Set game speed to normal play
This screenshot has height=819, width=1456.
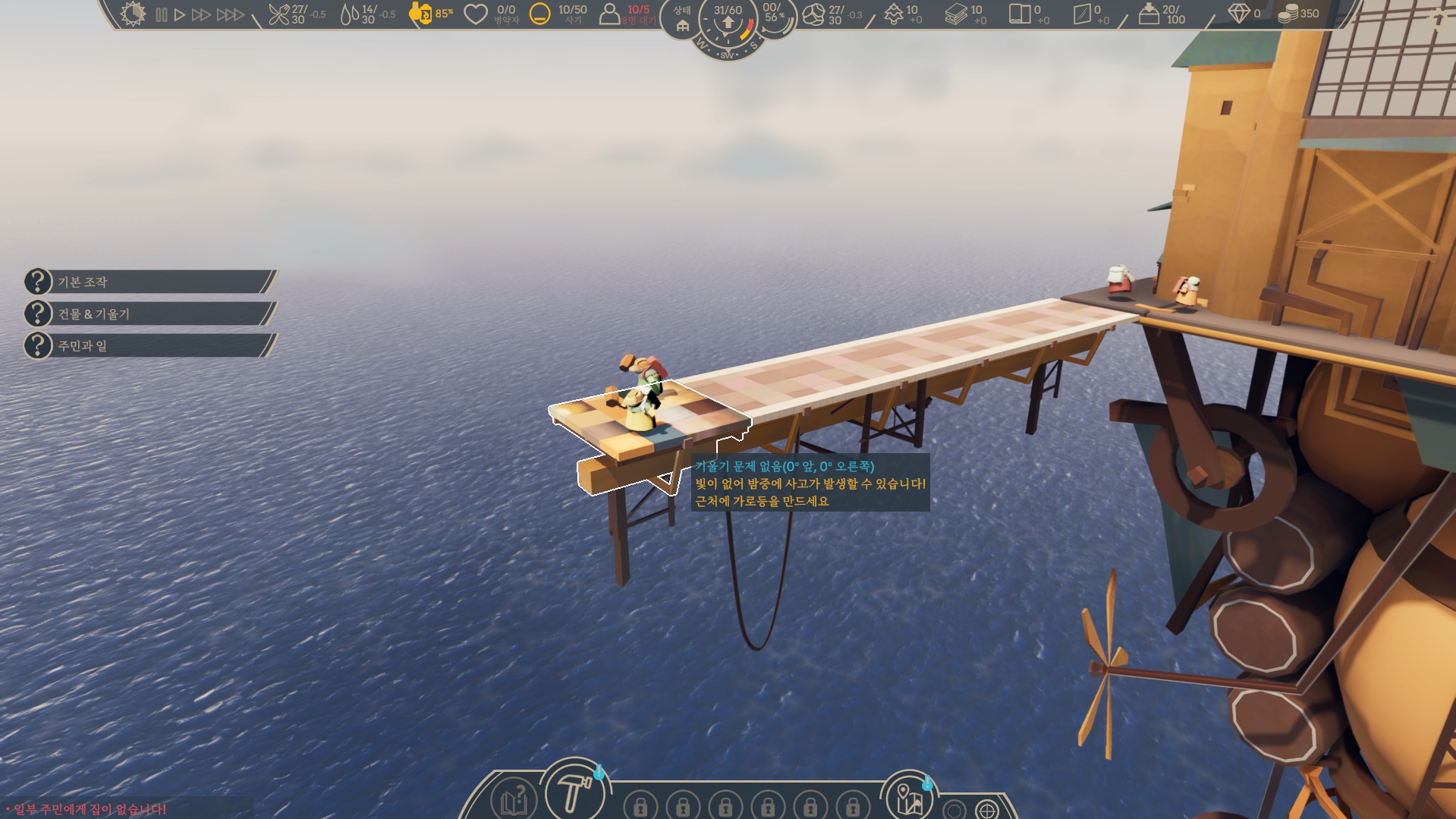pyautogui.click(x=180, y=14)
